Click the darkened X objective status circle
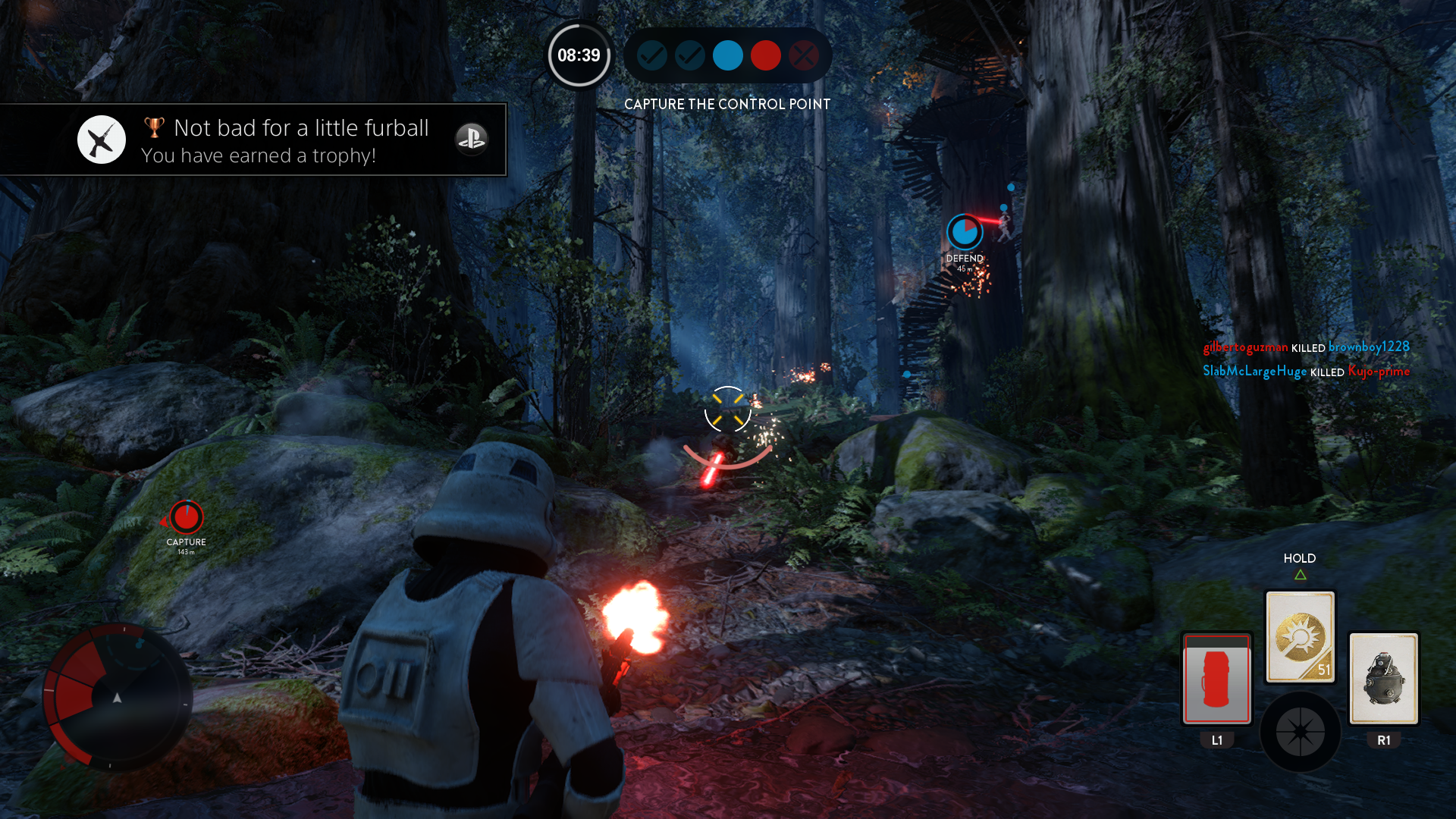The image size is (1456, 819). coord(804,55)
